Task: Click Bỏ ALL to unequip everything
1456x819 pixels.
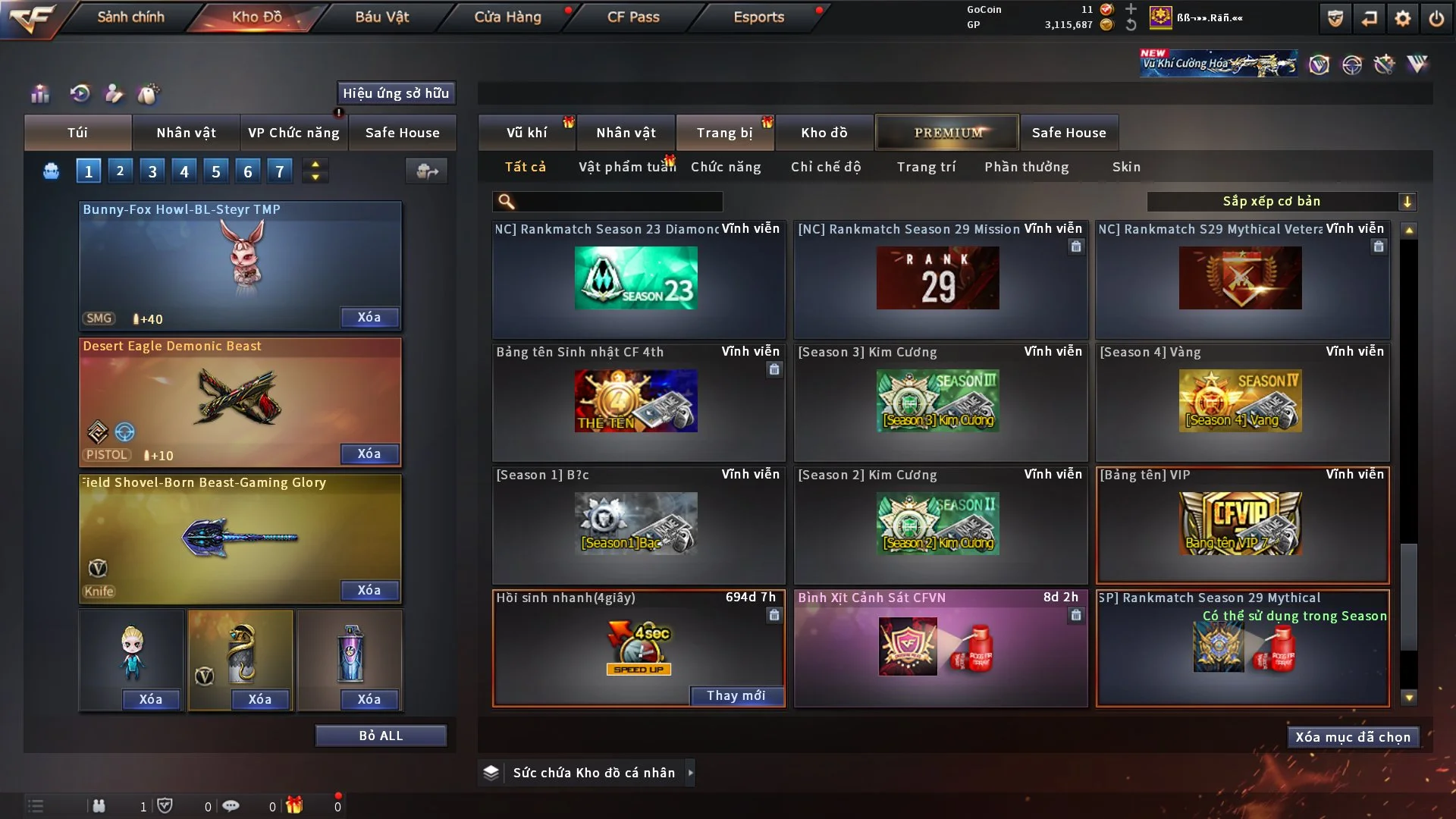Action: pyautogui.click(x=381, y=736)
